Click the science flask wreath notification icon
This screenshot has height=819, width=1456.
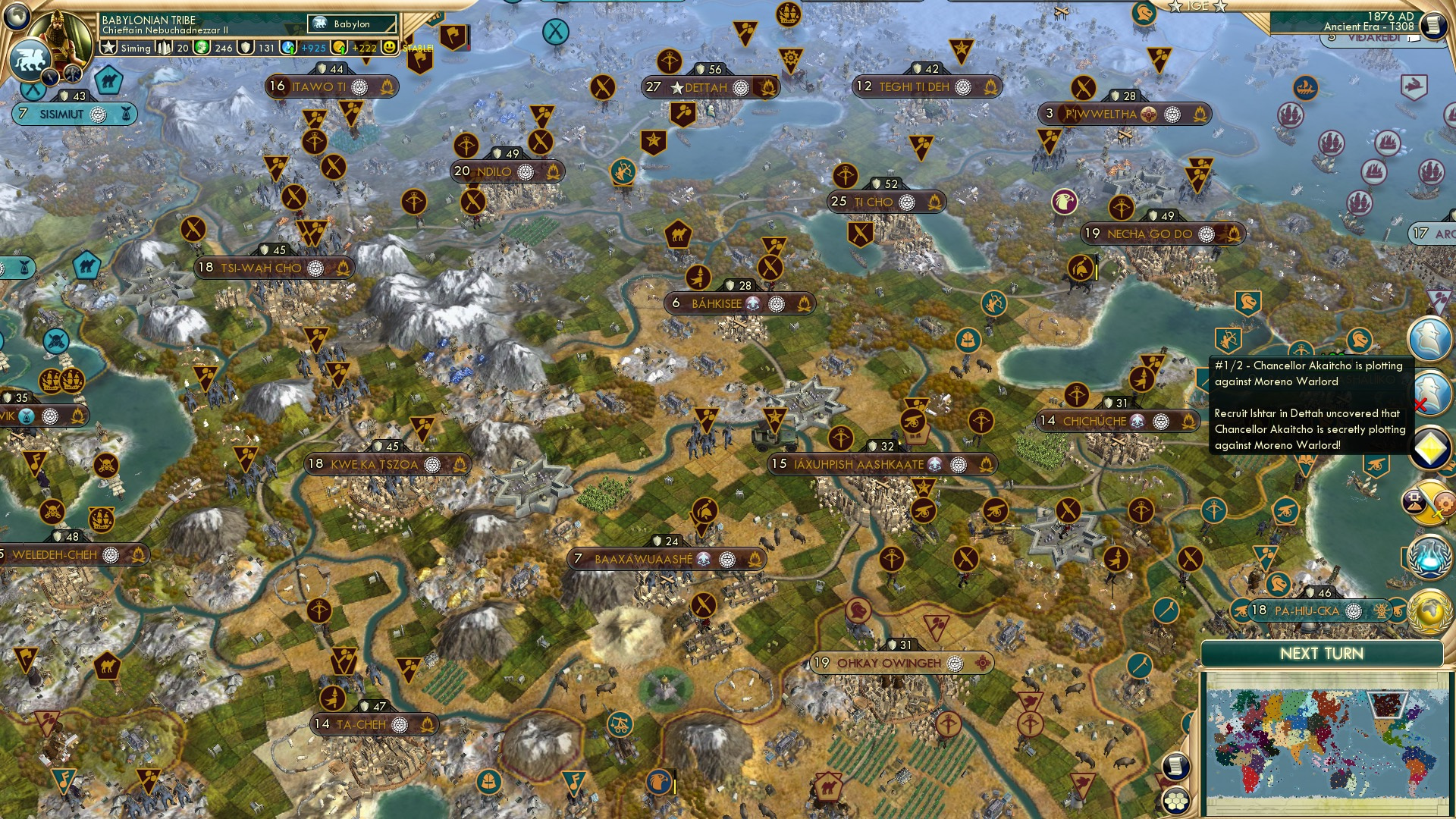coord(1431,555)
